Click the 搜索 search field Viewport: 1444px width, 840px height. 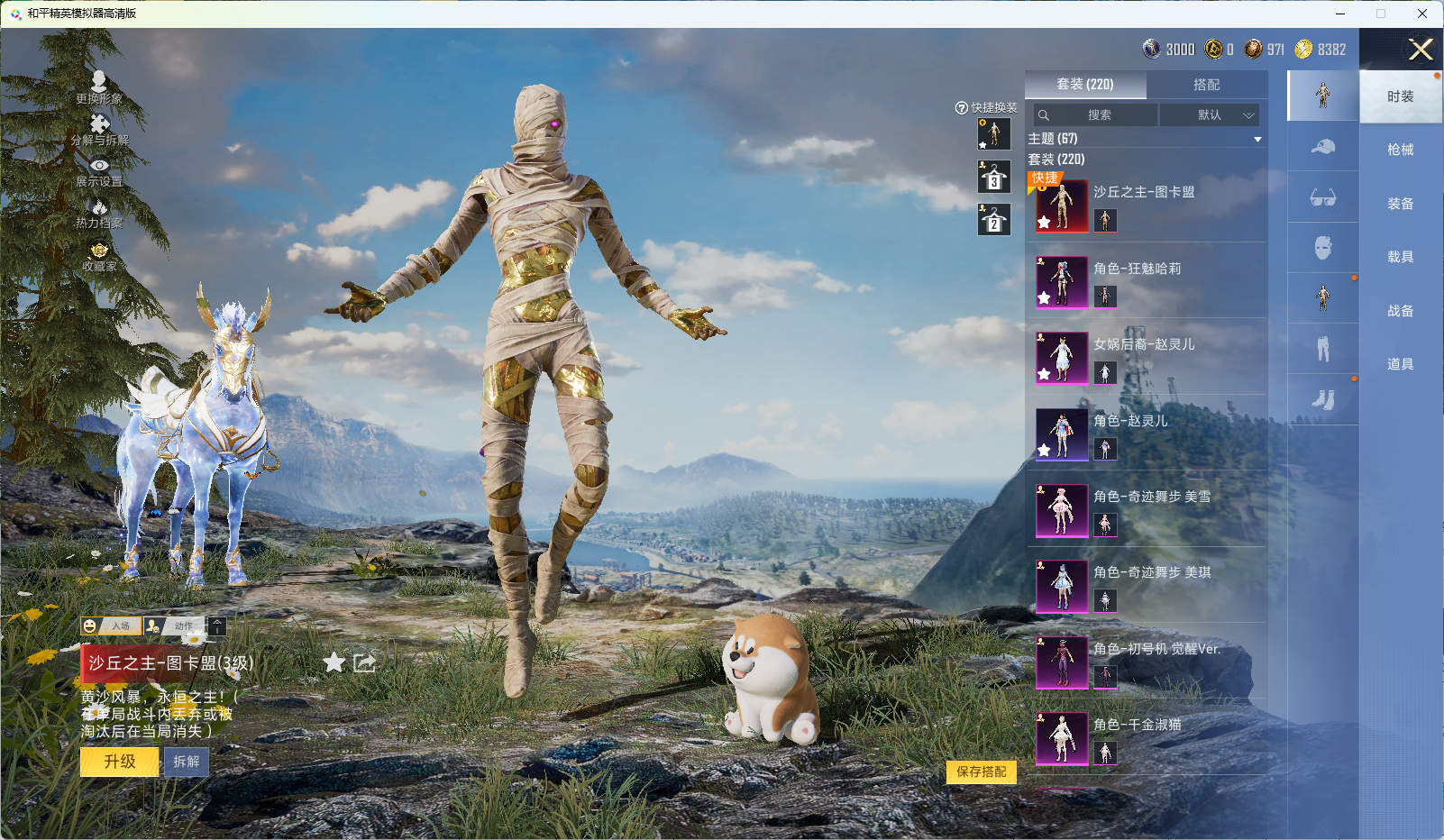[x=1097, y=115]
